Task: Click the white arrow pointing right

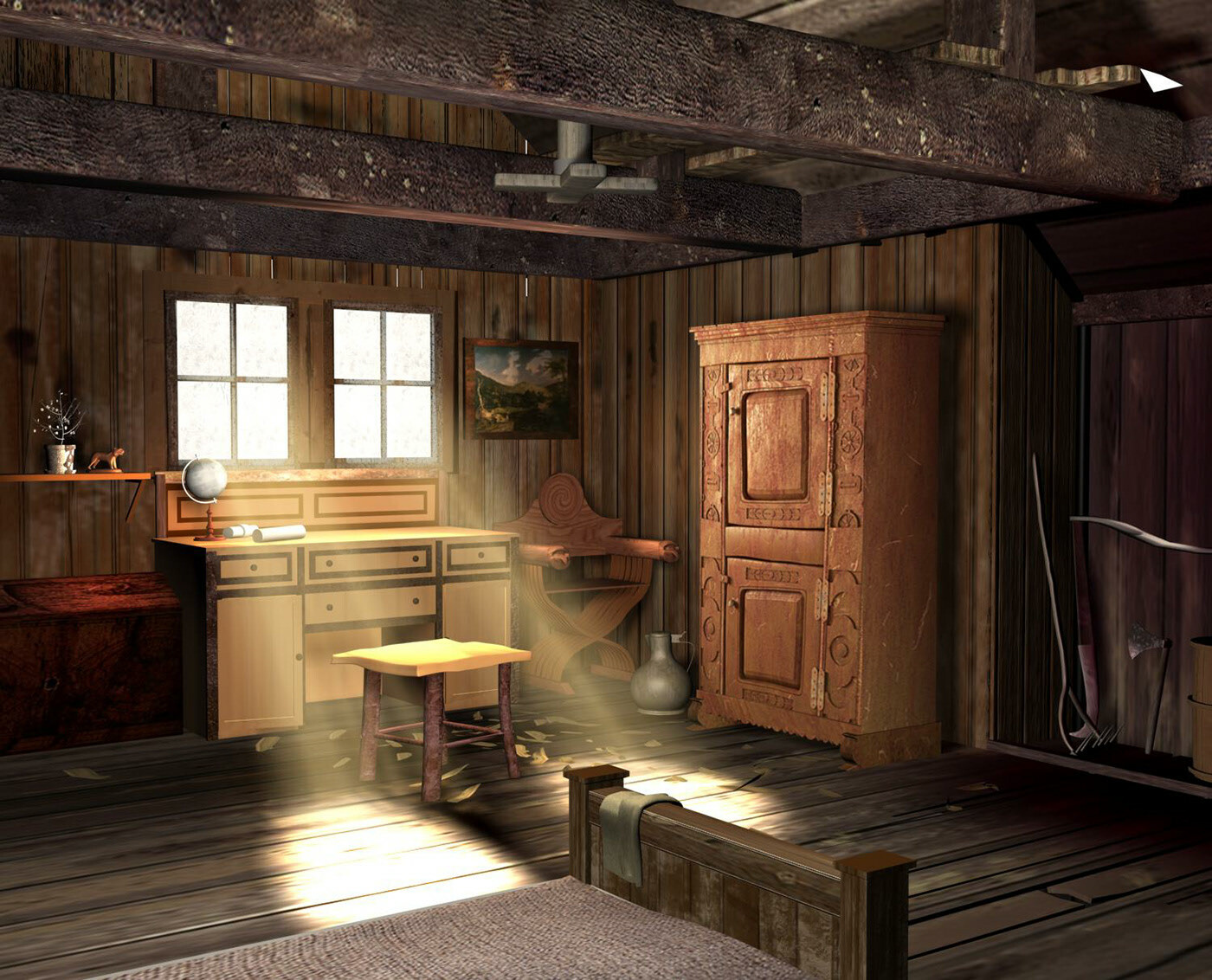Action: point(1157,81)
